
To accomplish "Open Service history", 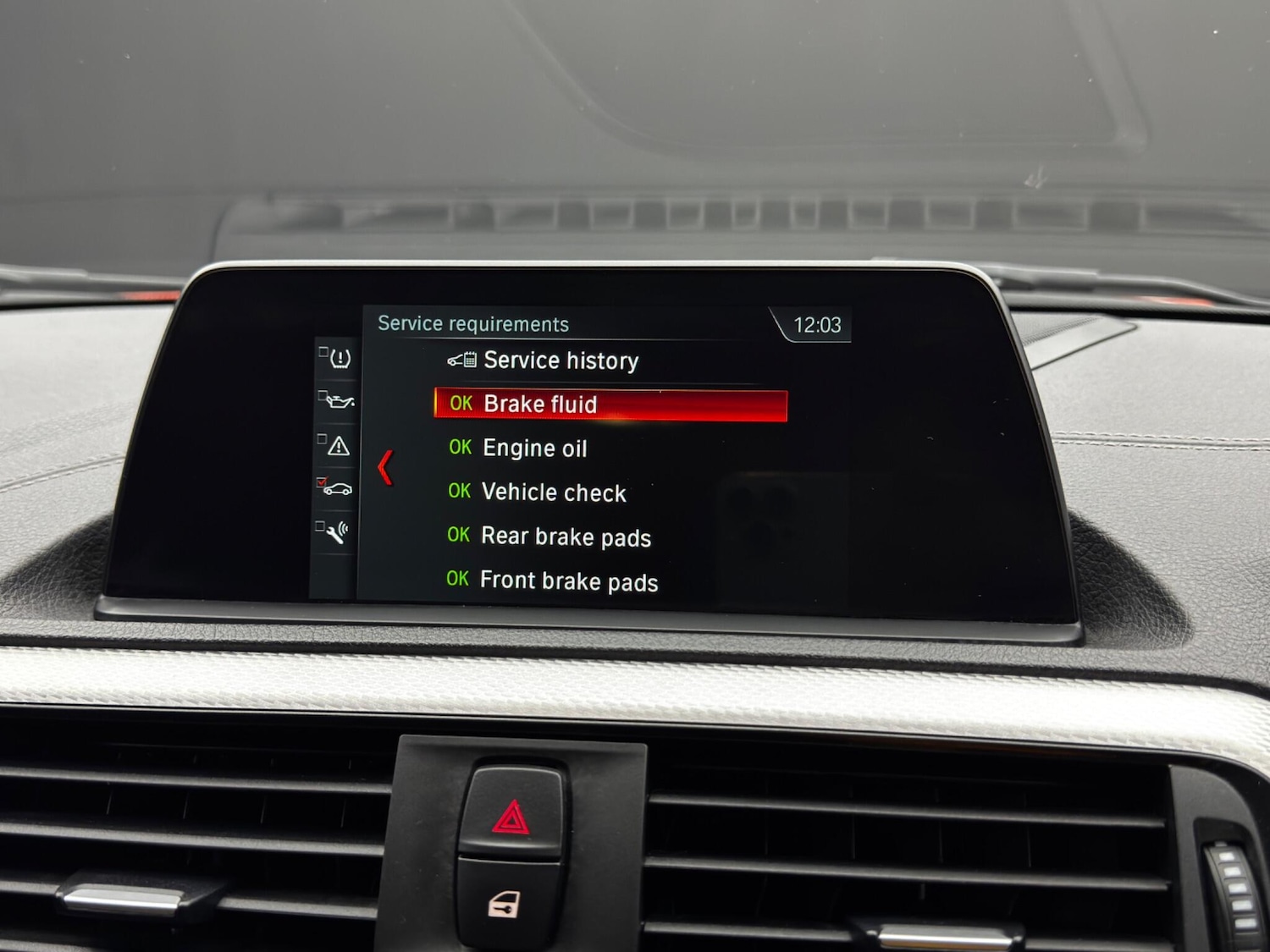I will click(x=560, y=360).
